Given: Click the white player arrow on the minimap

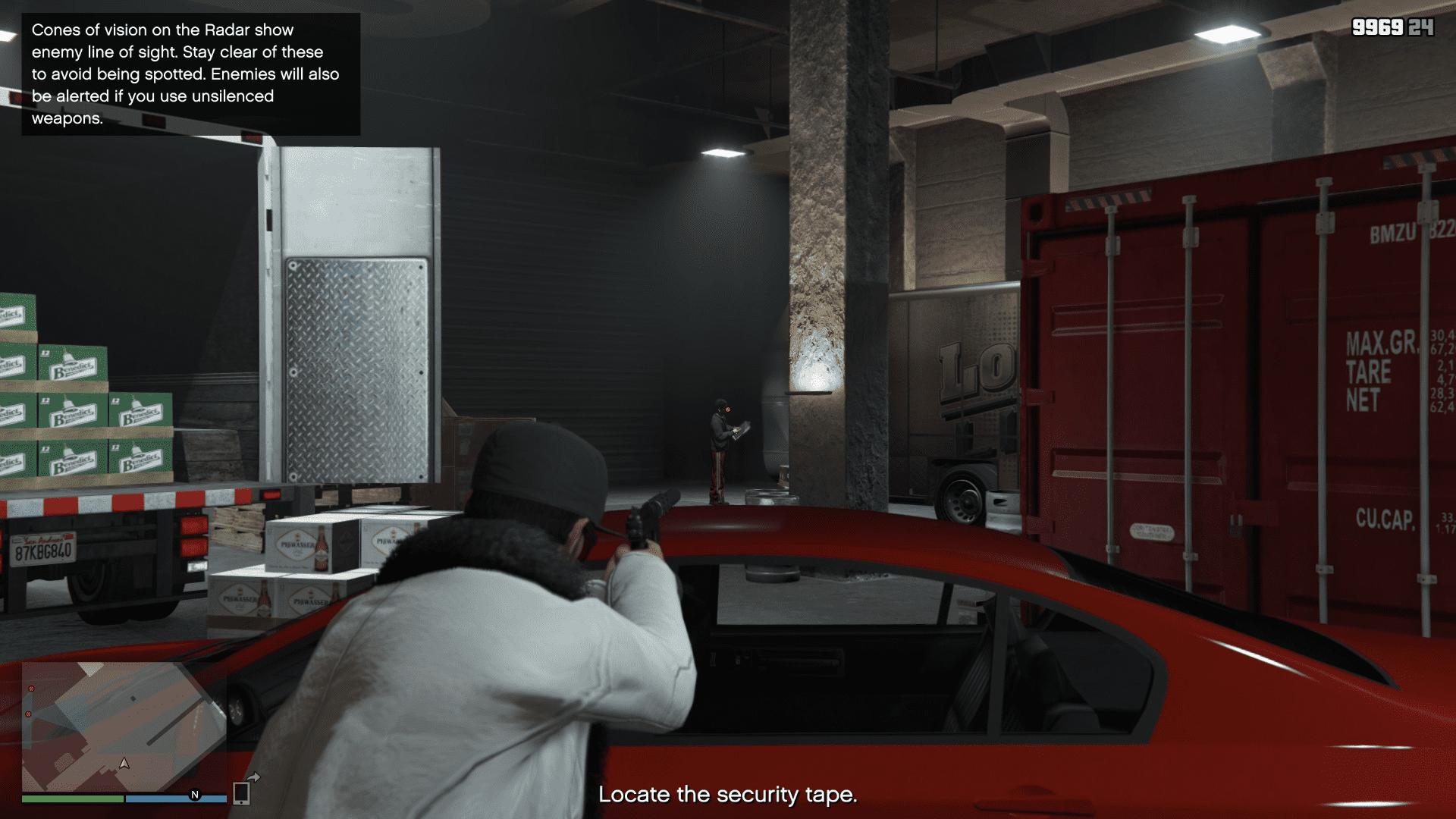Looking at the screenshot, I should (x=124, y=764).
